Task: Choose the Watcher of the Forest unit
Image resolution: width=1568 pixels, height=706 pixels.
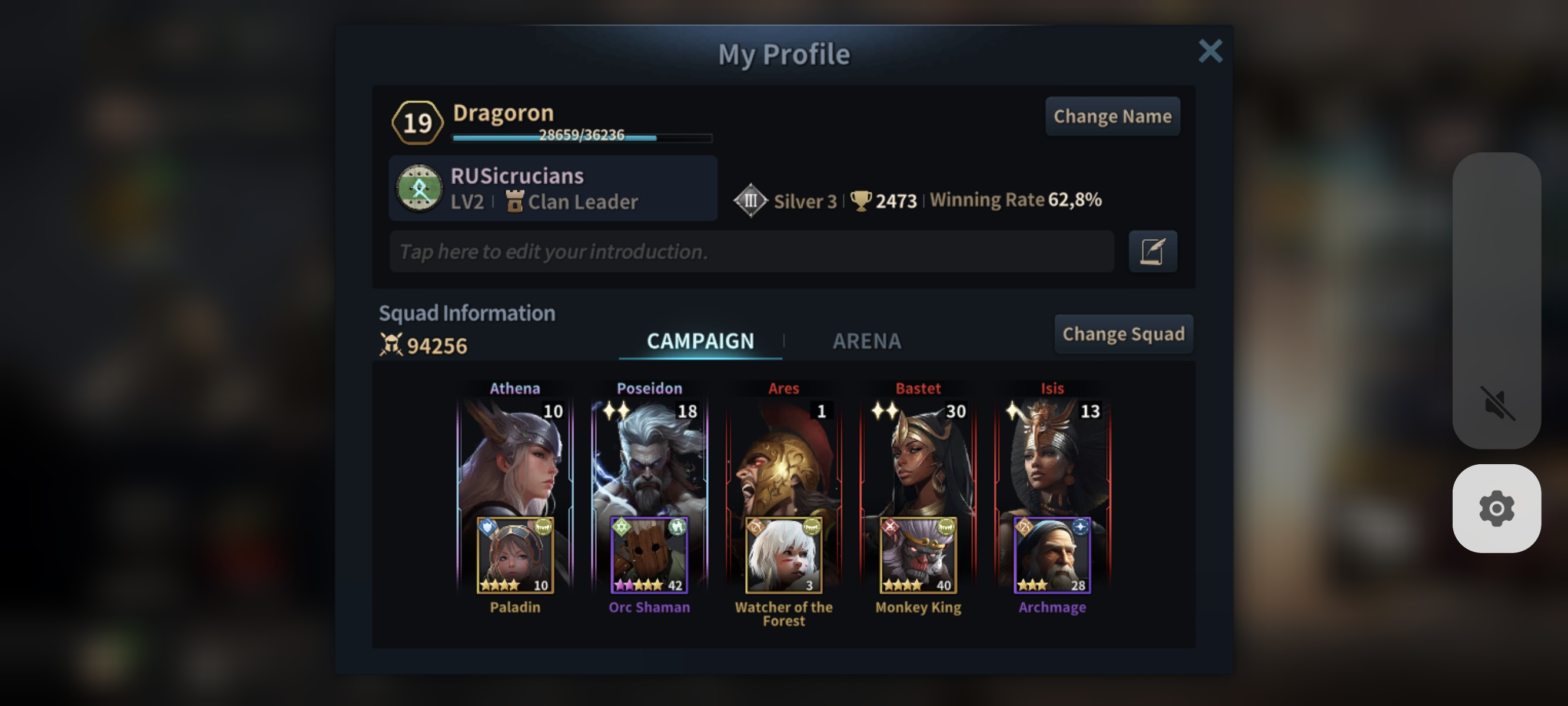Action: tap(783, 555)
